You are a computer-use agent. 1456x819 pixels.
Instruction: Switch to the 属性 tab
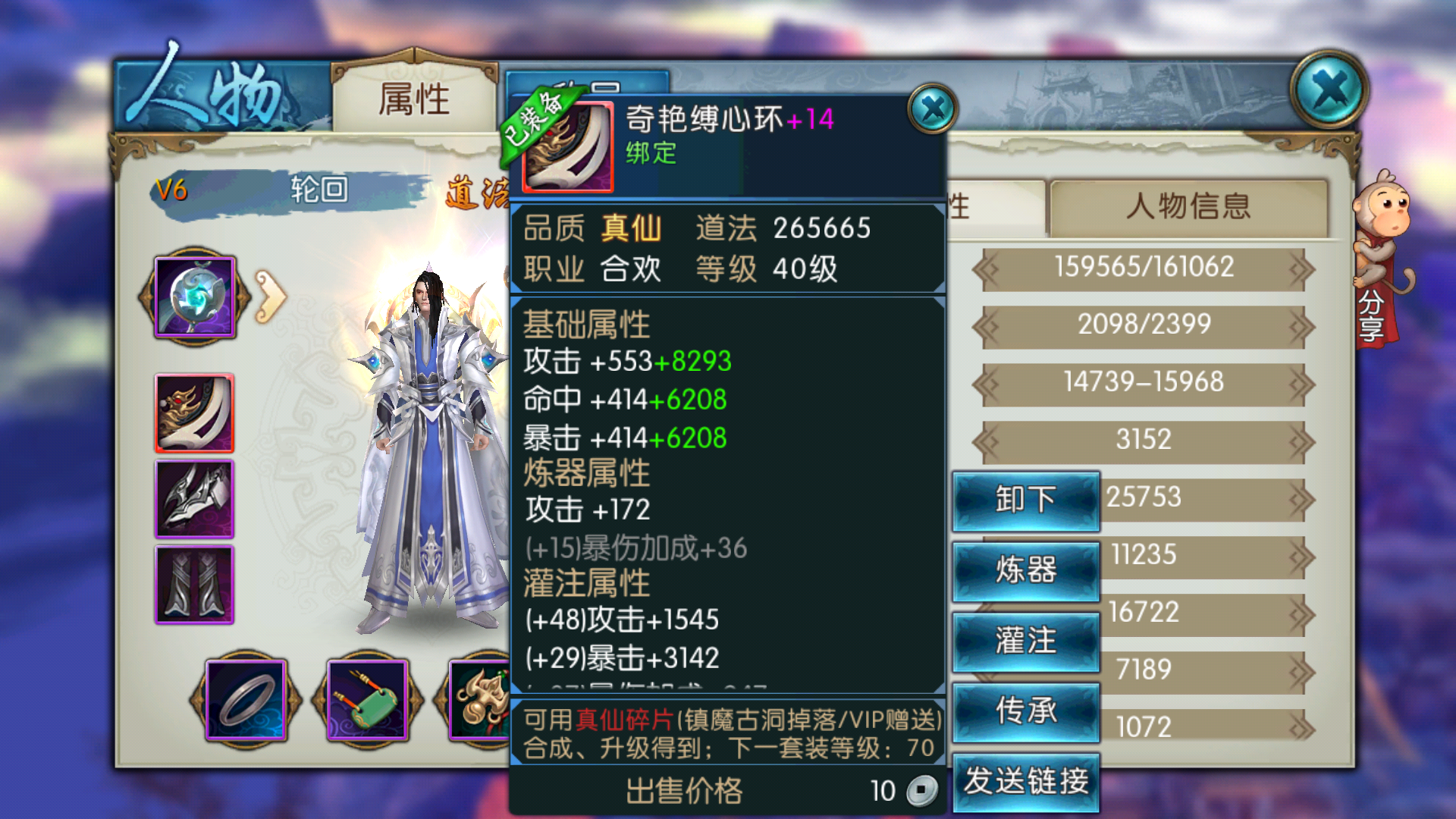pos(414,99)
